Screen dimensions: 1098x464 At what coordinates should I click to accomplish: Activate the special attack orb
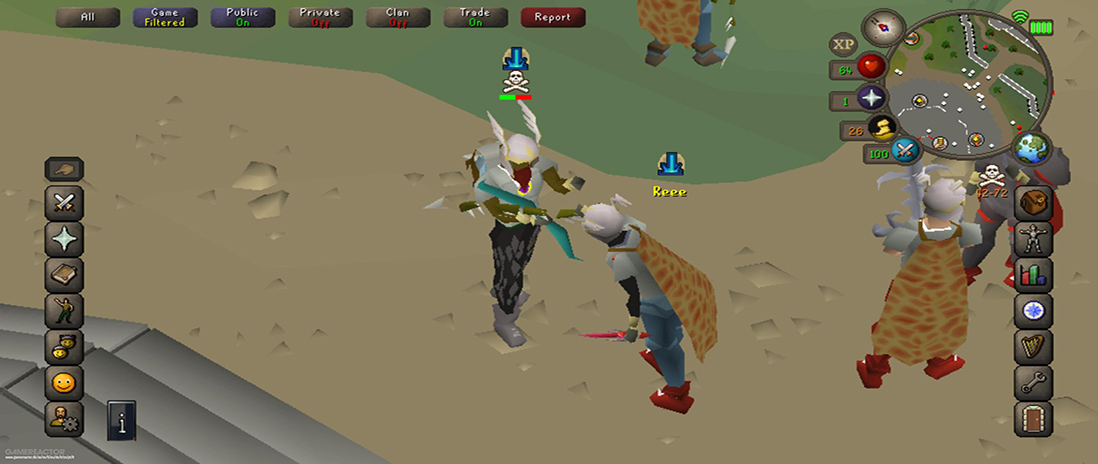coord(905,152)
